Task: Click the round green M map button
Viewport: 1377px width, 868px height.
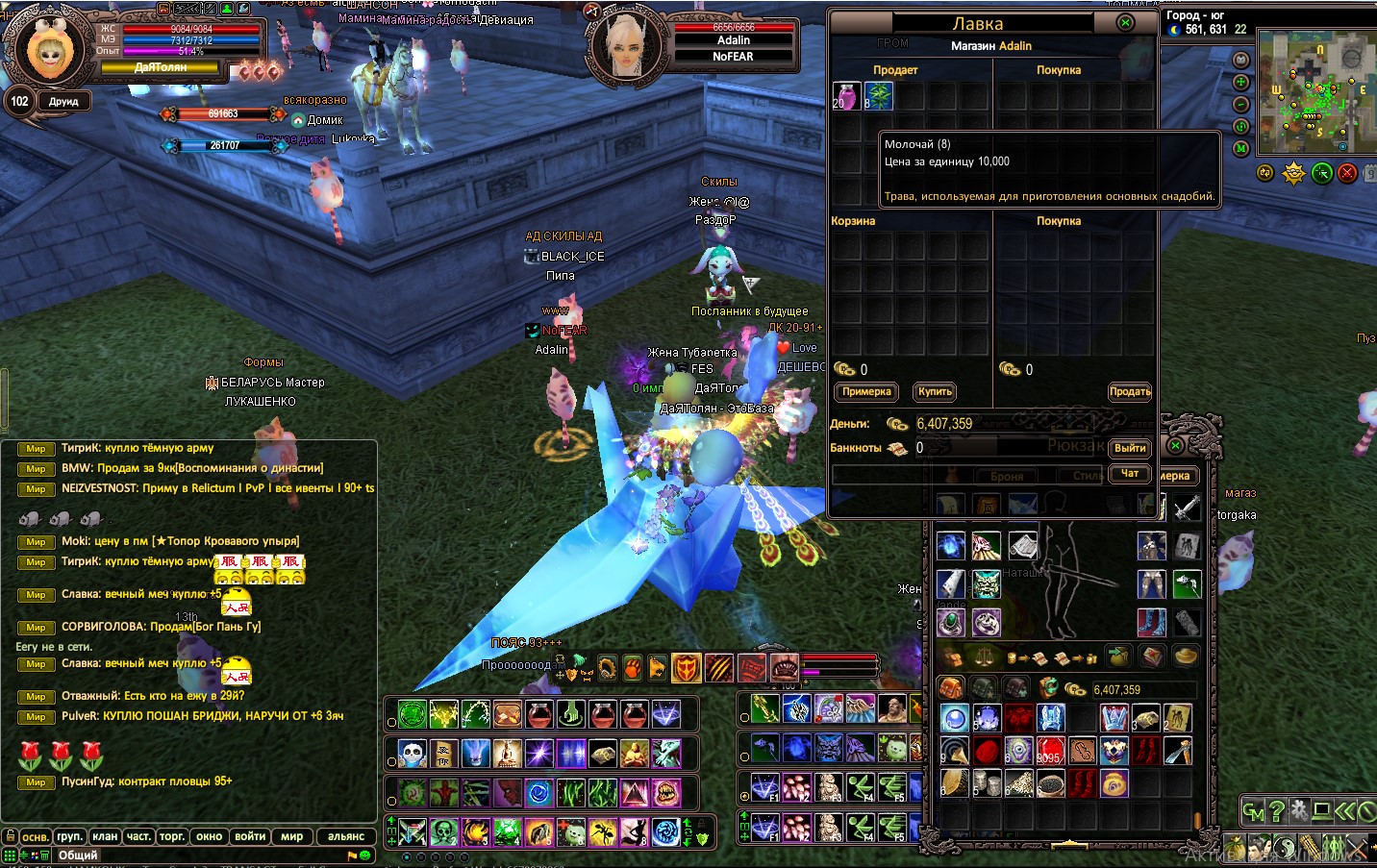Action: [x=1240, y=148]
